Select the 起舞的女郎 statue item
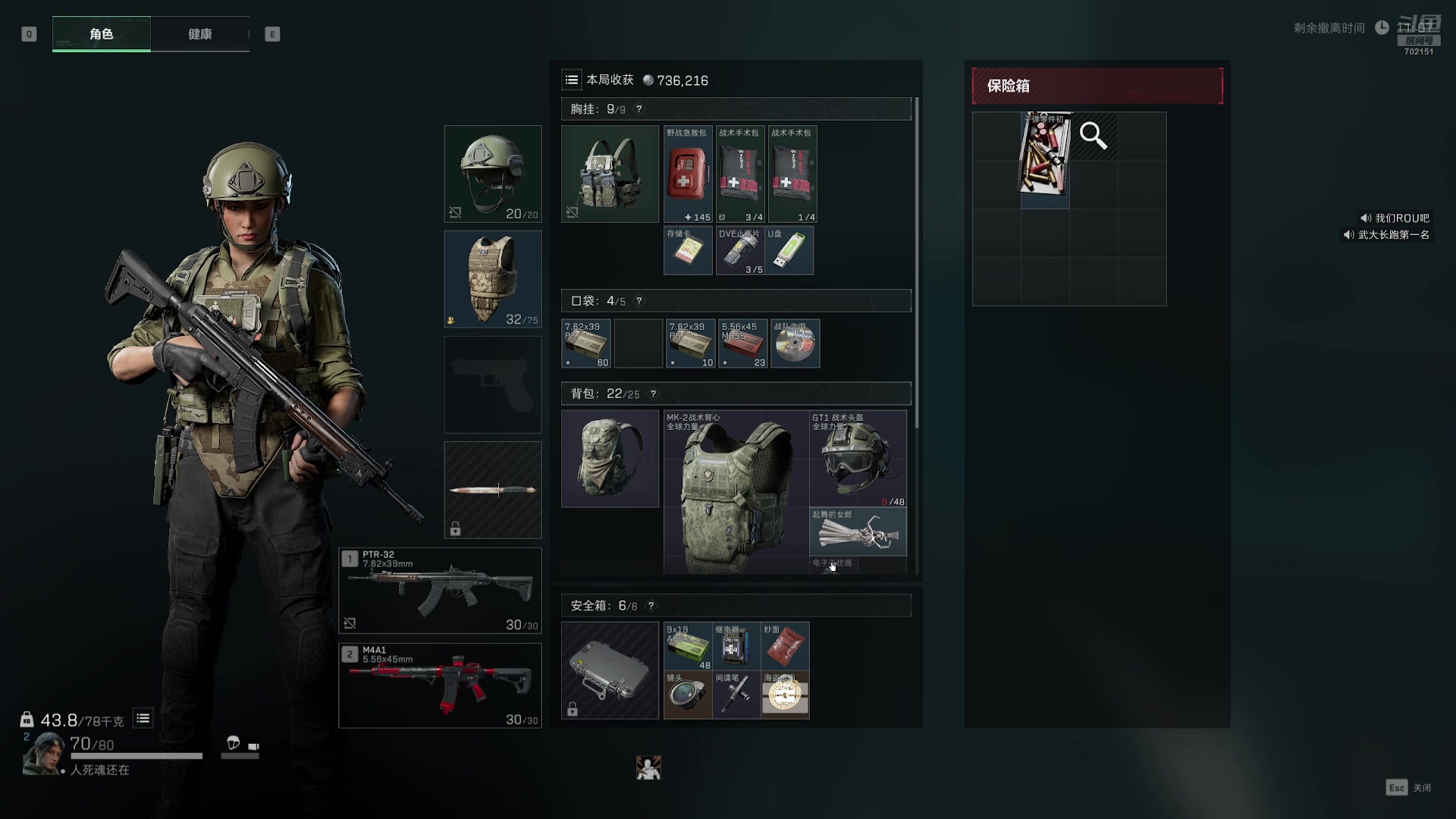Screen dimensions: 1456x819 pyautogui.click(x=858, y=532)
